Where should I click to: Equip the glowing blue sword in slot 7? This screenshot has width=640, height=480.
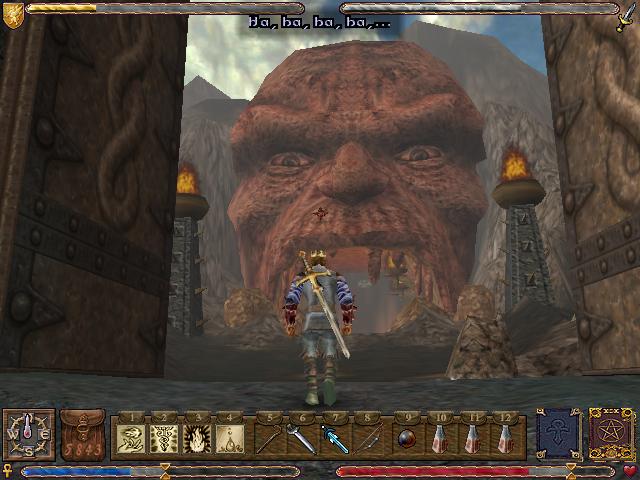[x=333, y=437]
